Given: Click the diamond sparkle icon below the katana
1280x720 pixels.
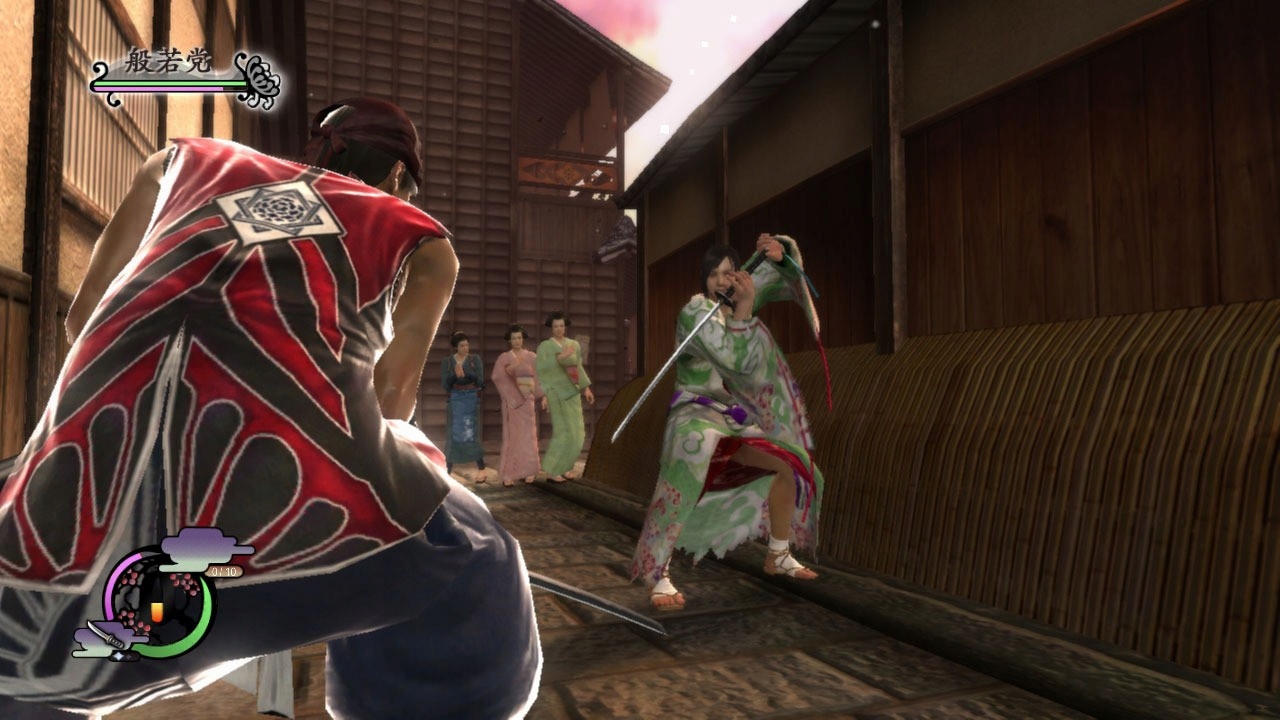Looking at the screenshot, I should [119, 657].
